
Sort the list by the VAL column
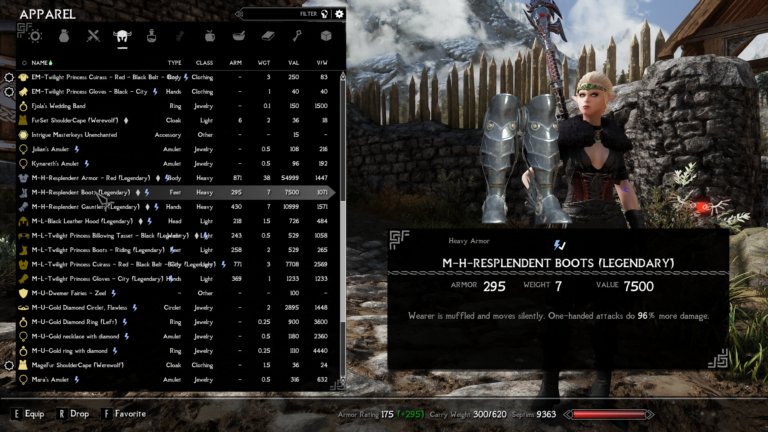(293, 62)
